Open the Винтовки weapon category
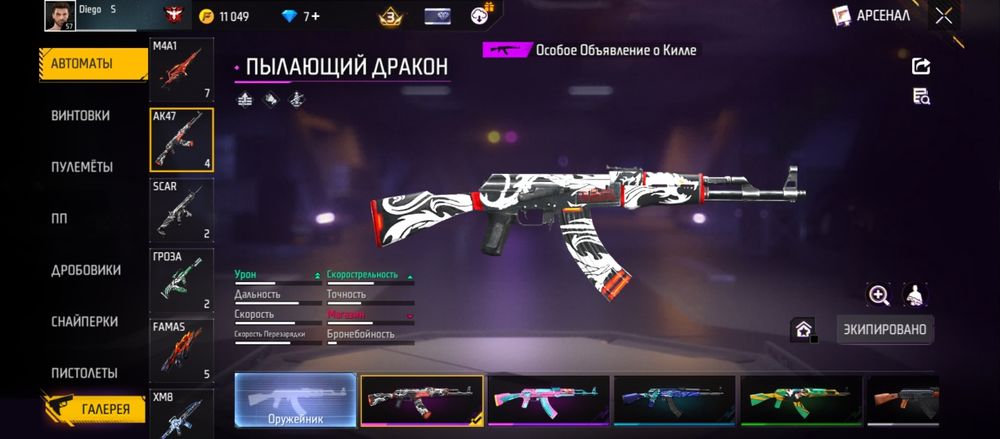Screen dimensions: 1000x439 coord(81,116)
